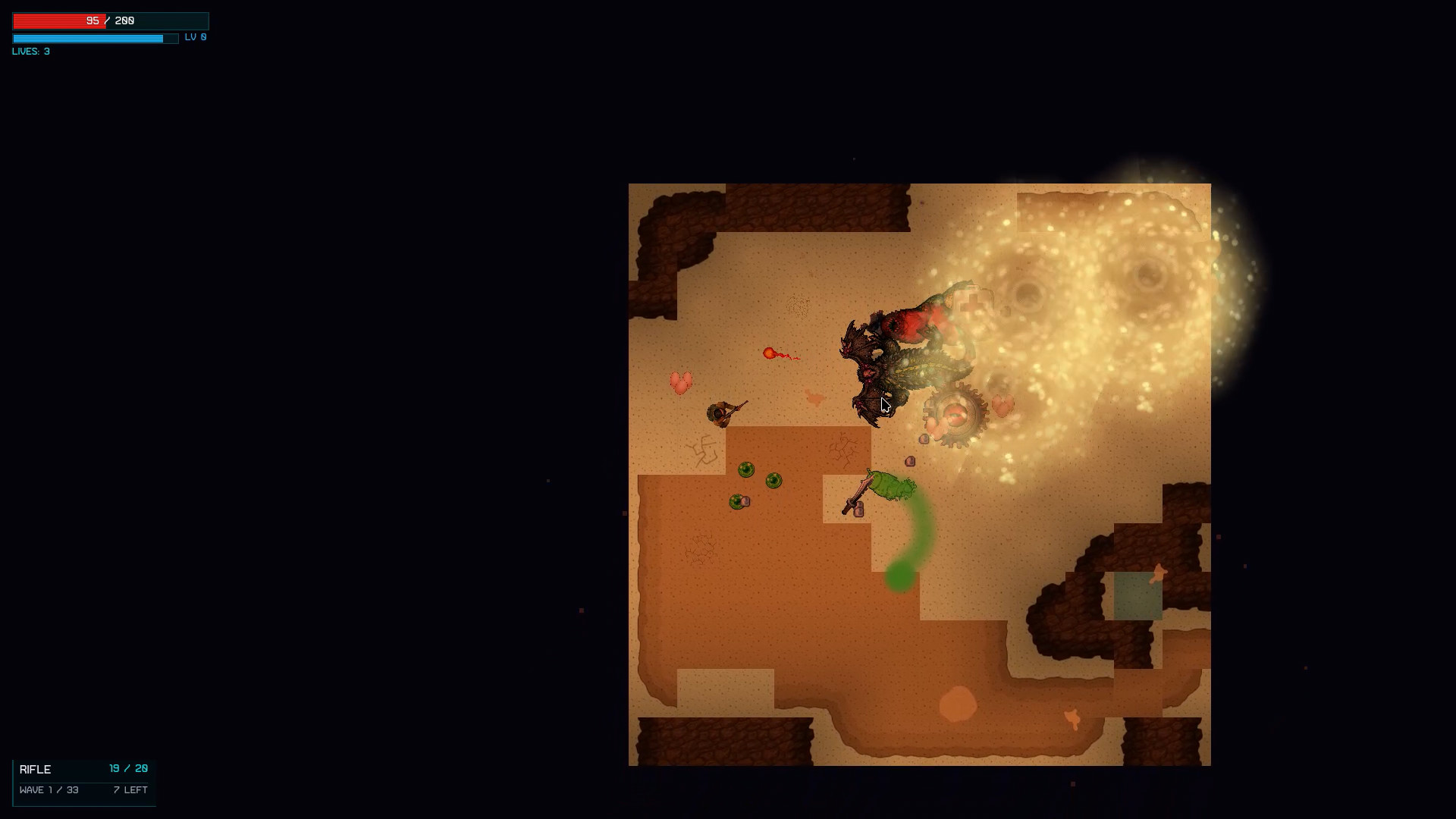Screen dimensions: 1456x819
Task: Pick up the pink heart health pickup
Action: point(682,383)
